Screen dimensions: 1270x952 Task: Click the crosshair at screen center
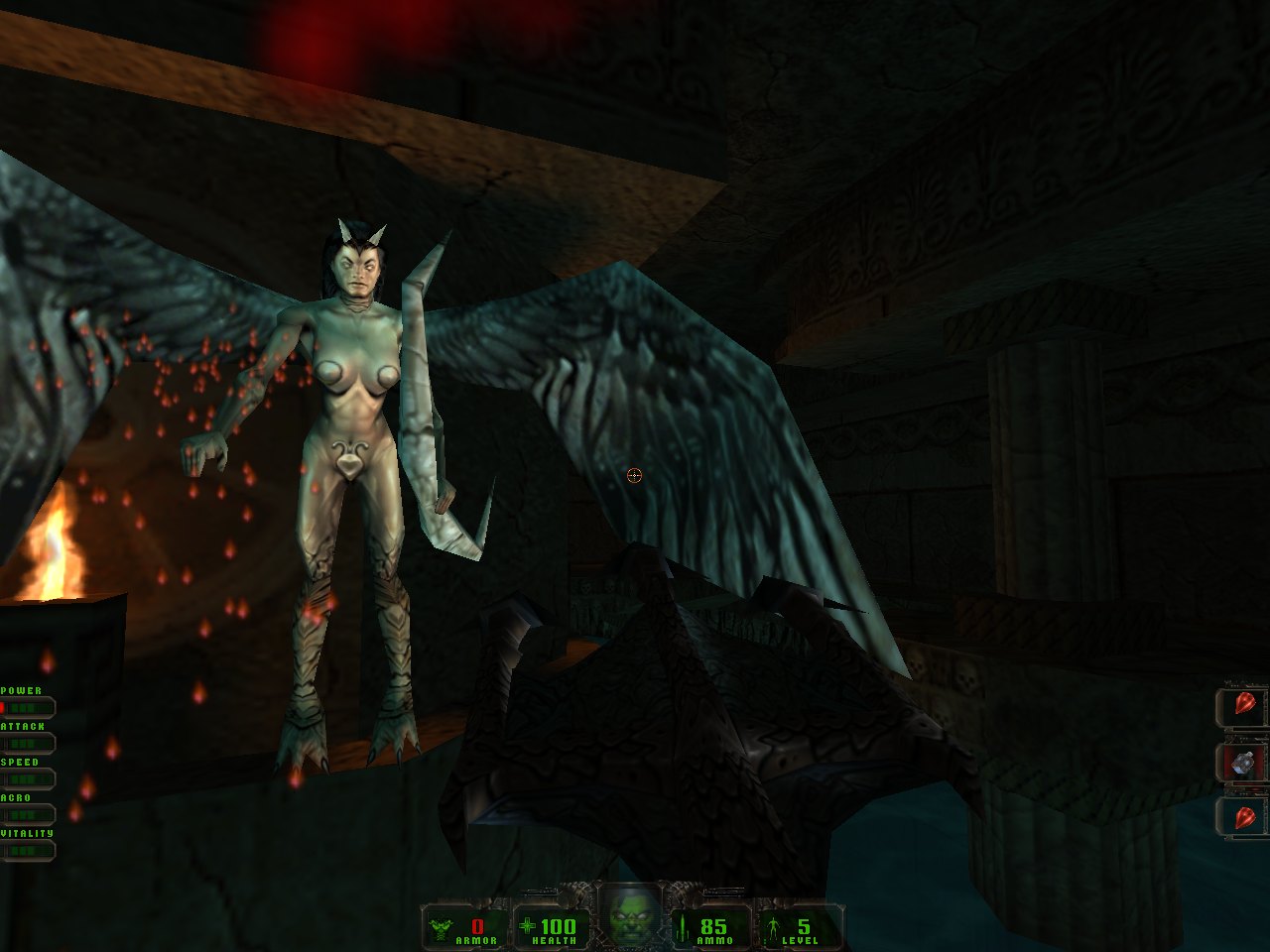coord(633,476)
